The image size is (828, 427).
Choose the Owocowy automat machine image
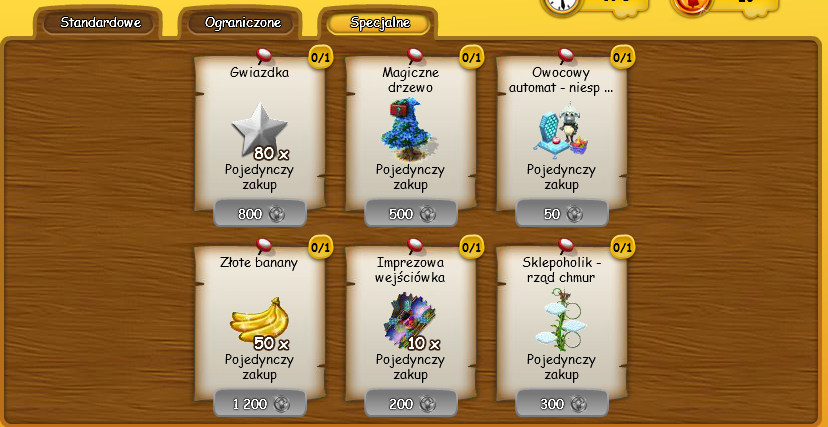(561, 130)
